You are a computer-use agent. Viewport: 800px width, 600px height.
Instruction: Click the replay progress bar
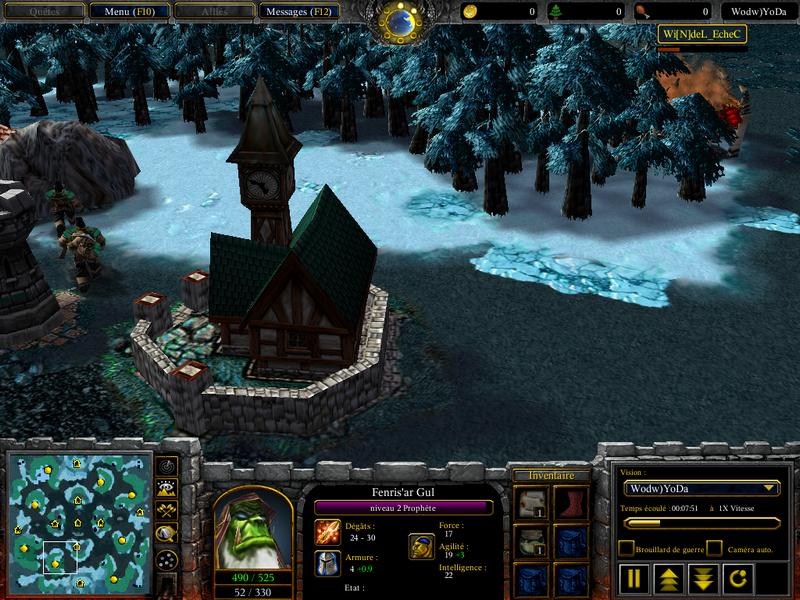[700, 523]
